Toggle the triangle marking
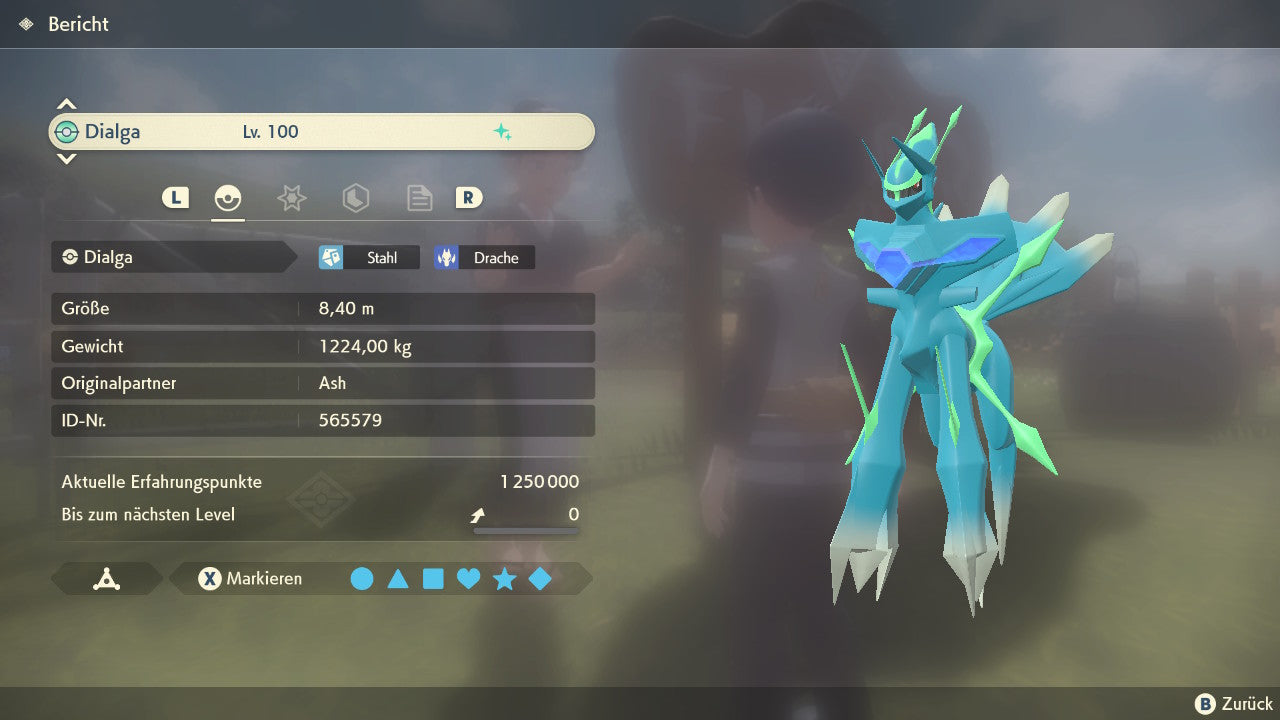 tap(398, 578)
